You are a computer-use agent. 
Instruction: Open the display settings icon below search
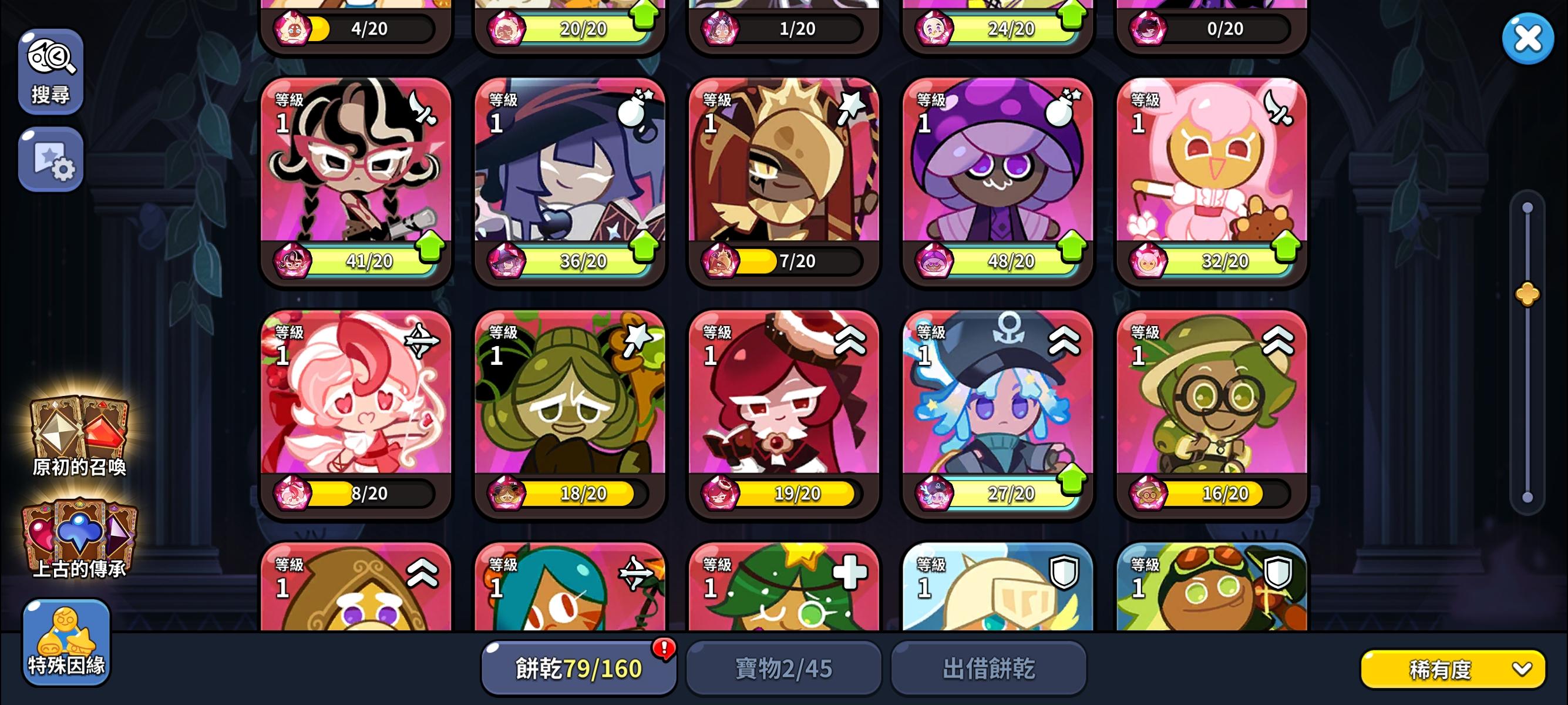(51, 160)
